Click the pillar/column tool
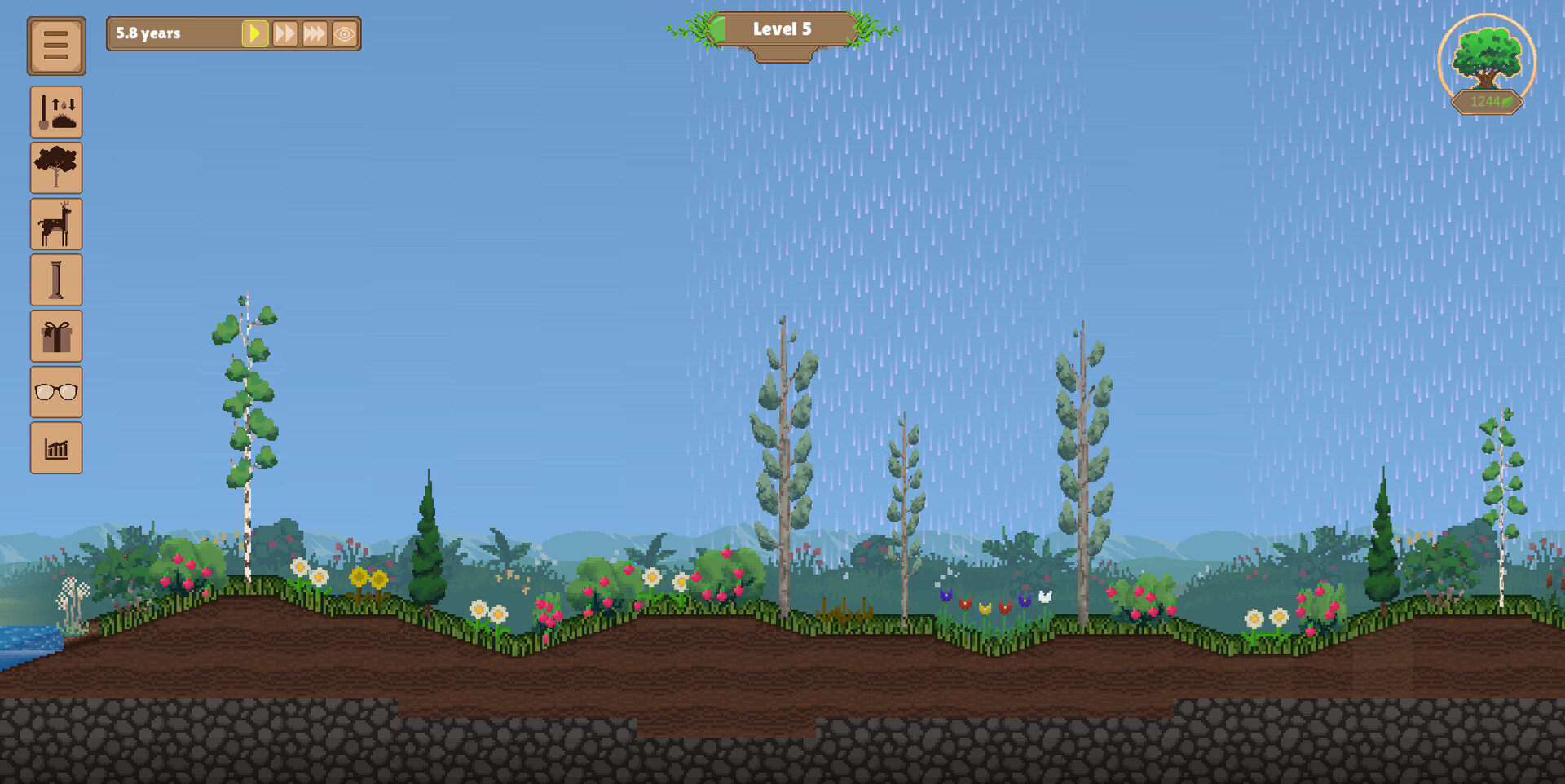The image size is (1565, 784). [56, 280]
